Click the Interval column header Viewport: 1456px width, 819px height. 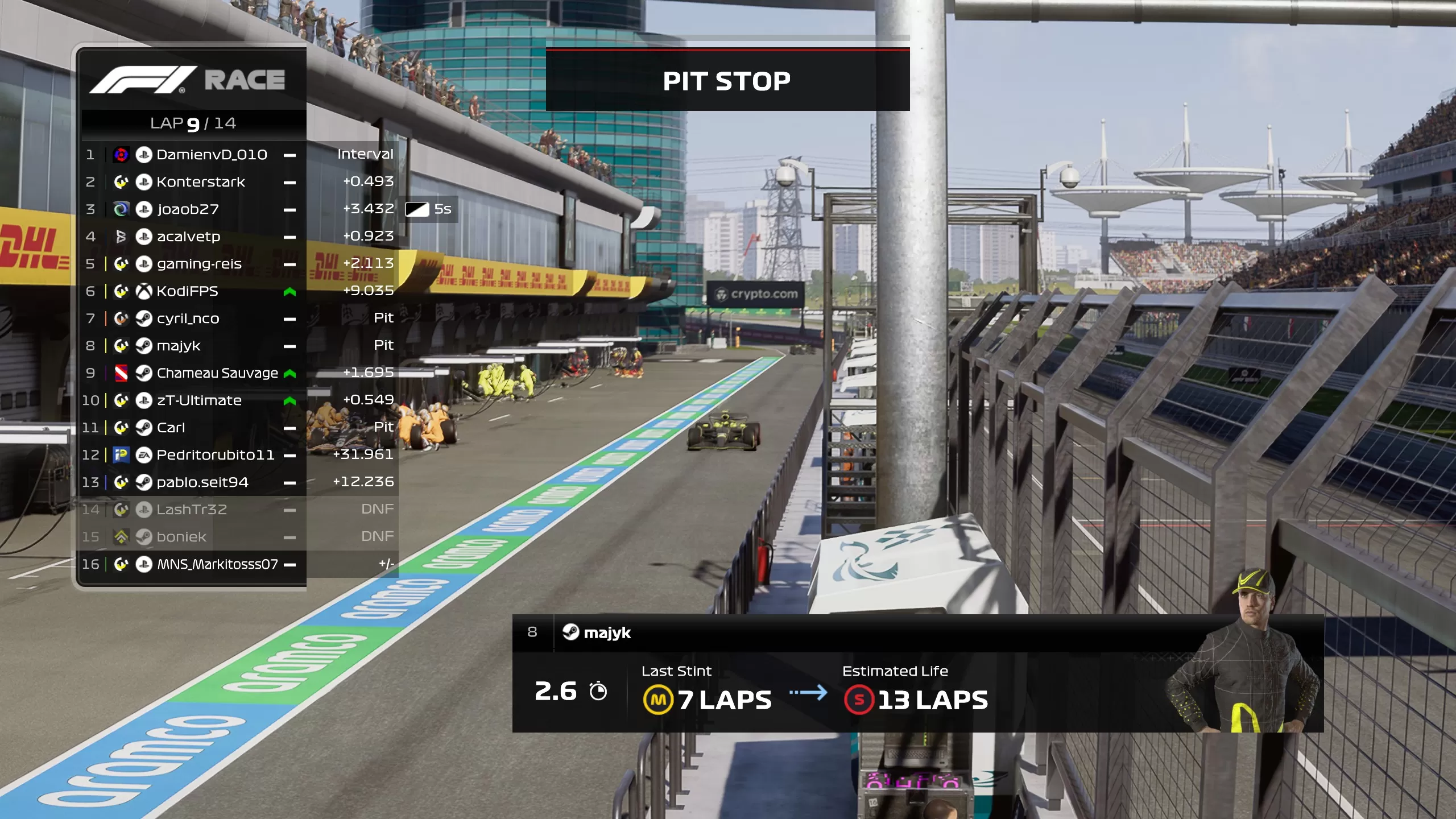(365, 154)
